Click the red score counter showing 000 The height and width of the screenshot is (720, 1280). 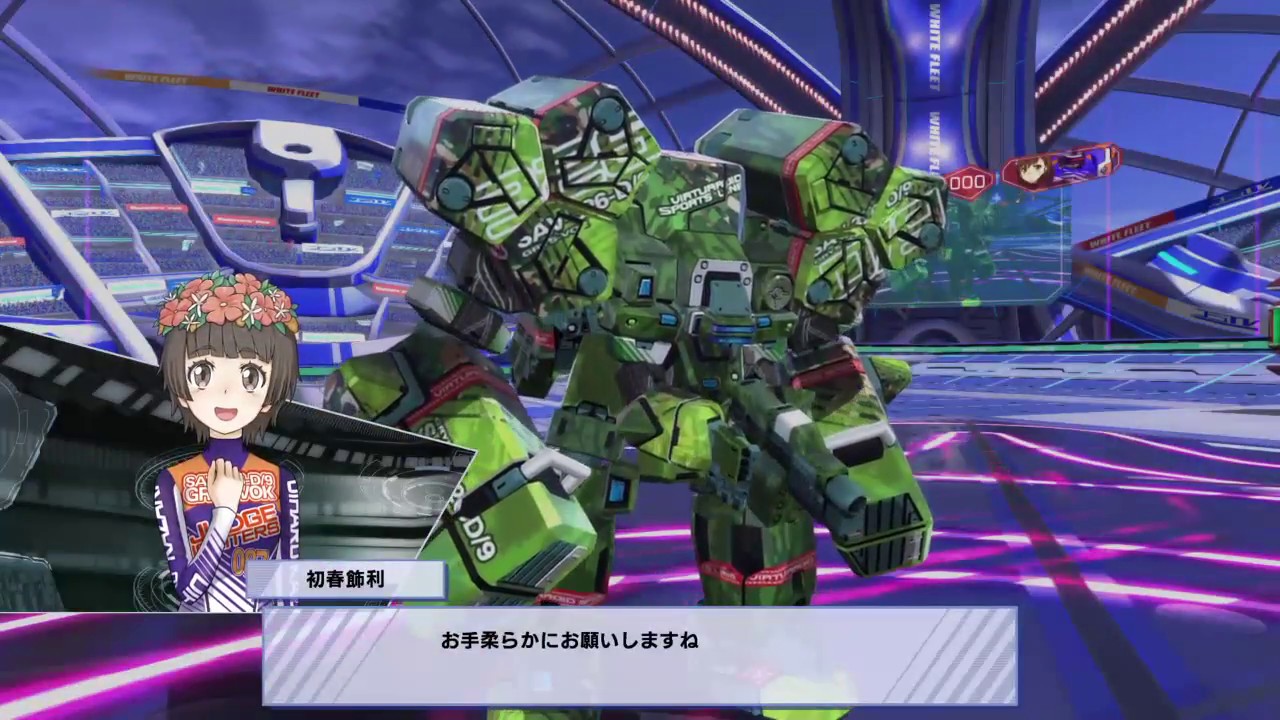click(966, 181)
